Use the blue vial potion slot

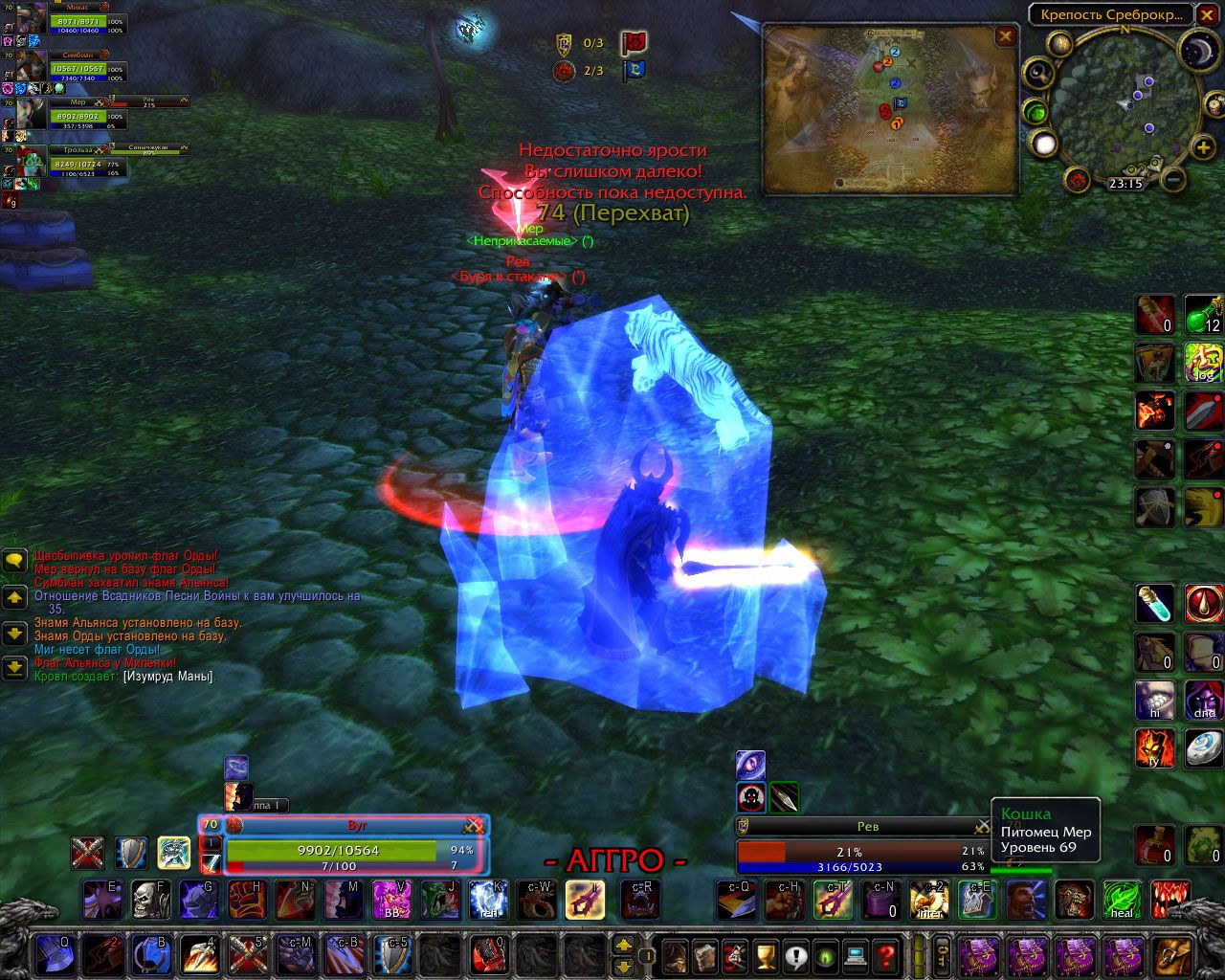coord(1154,603)
